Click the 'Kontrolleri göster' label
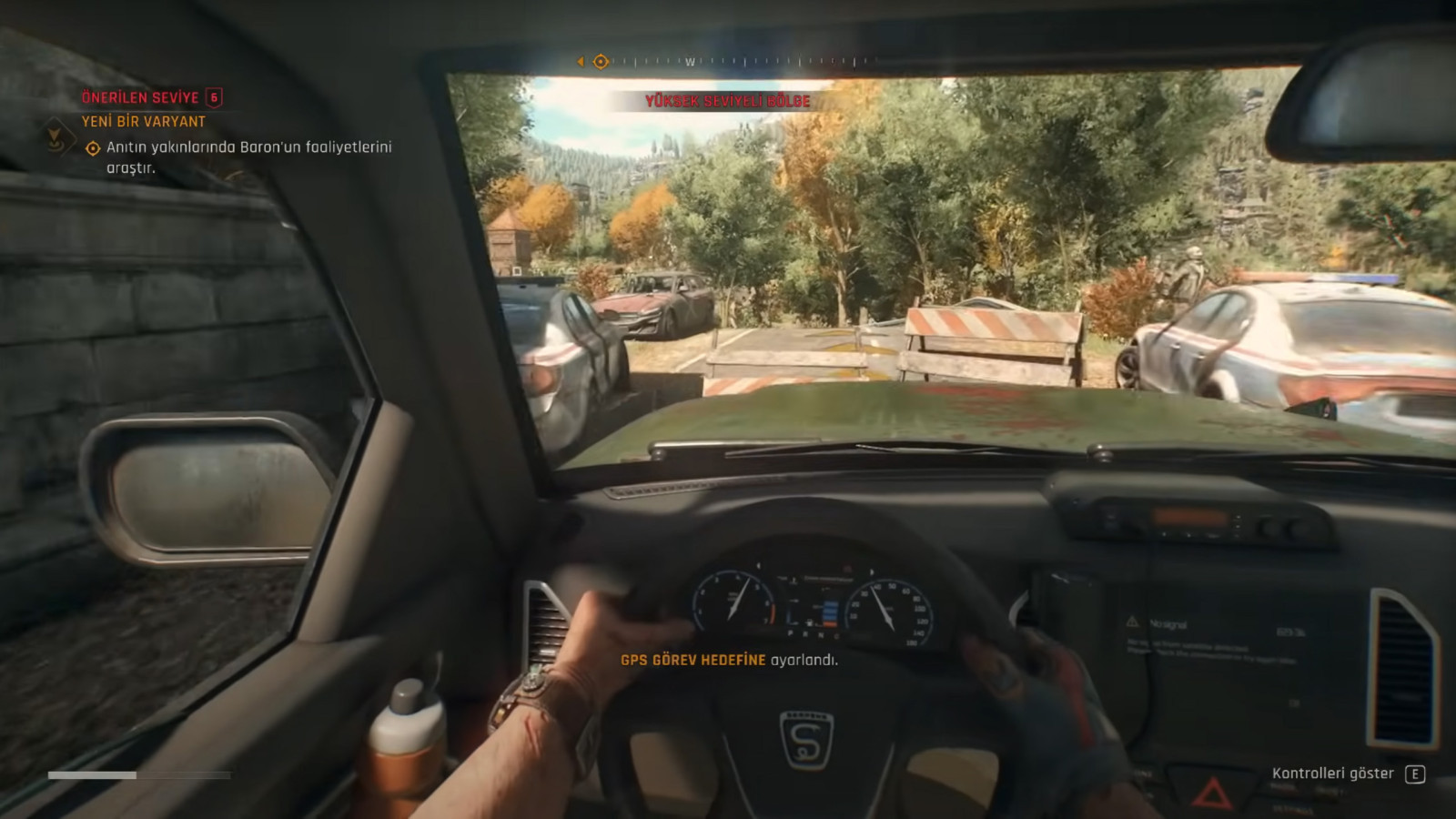1456x819 pixels. click(1332, 773)
